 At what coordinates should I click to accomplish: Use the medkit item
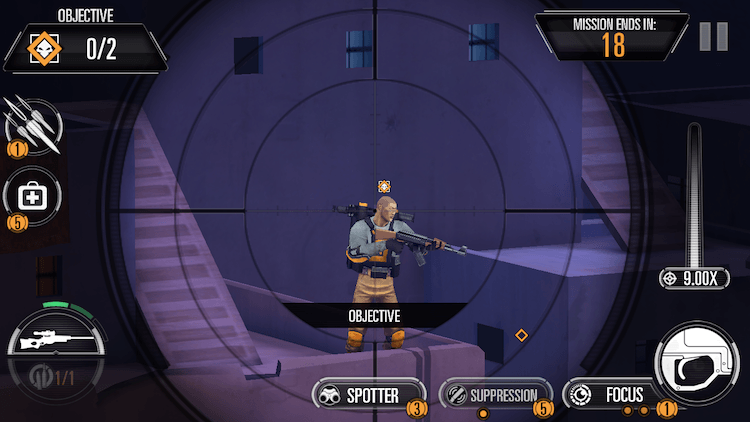coord(31,197)
